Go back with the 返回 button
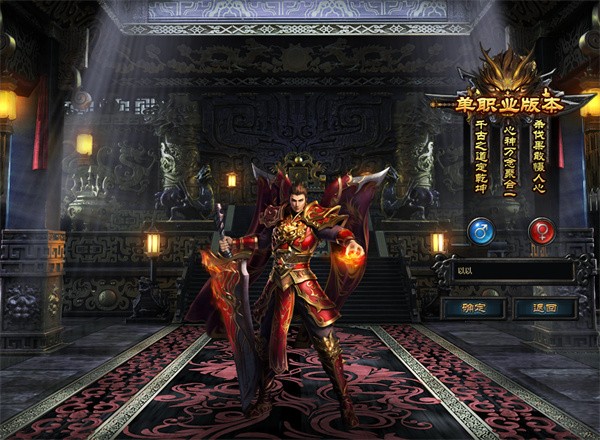Screen dimensions: 600x440 point(545,308)
